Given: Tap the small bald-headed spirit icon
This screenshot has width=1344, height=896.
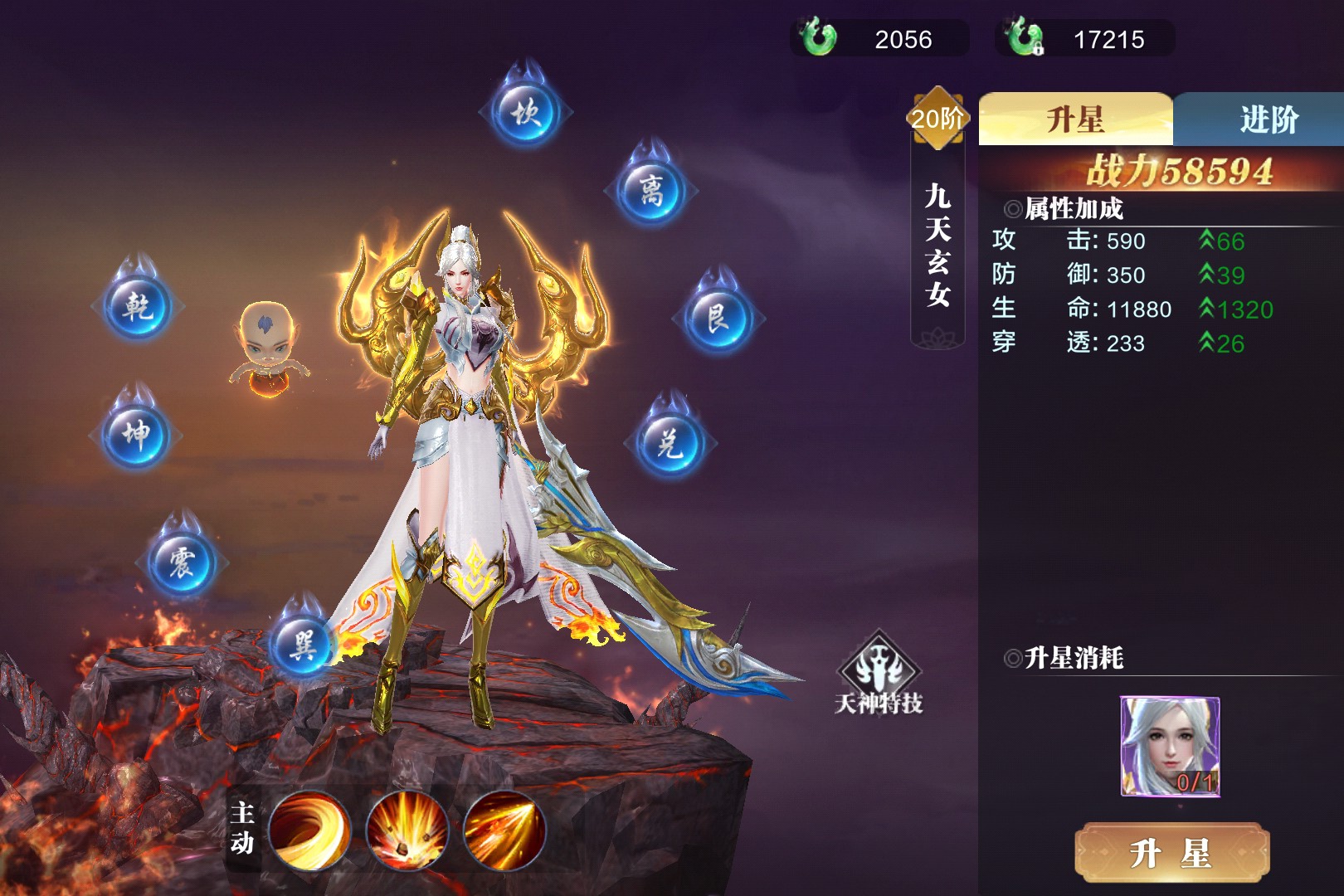Looking at the screenshot, I should 268,348.
